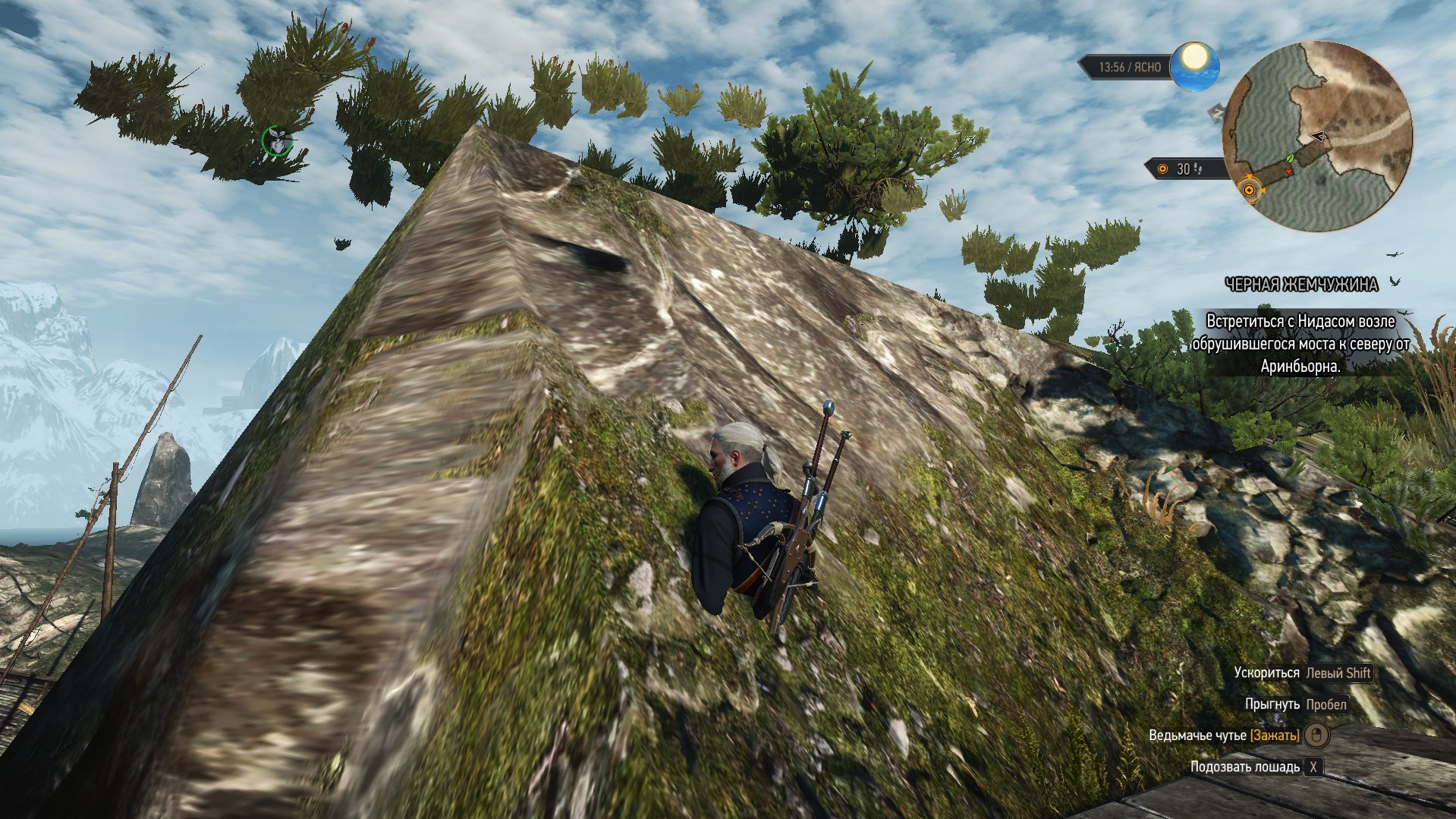Image resolution: width=1456 pixels, height=819 pixels.
Task: Select the green-circled herb marker icon
Action: 277,140
